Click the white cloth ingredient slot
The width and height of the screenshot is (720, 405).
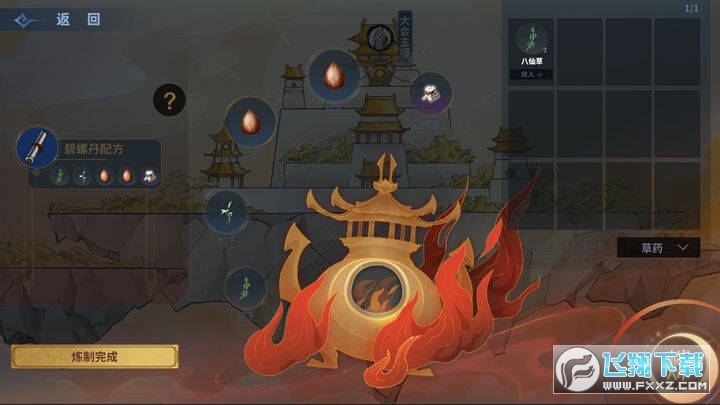pyautogui.click(x=430, y=92)
